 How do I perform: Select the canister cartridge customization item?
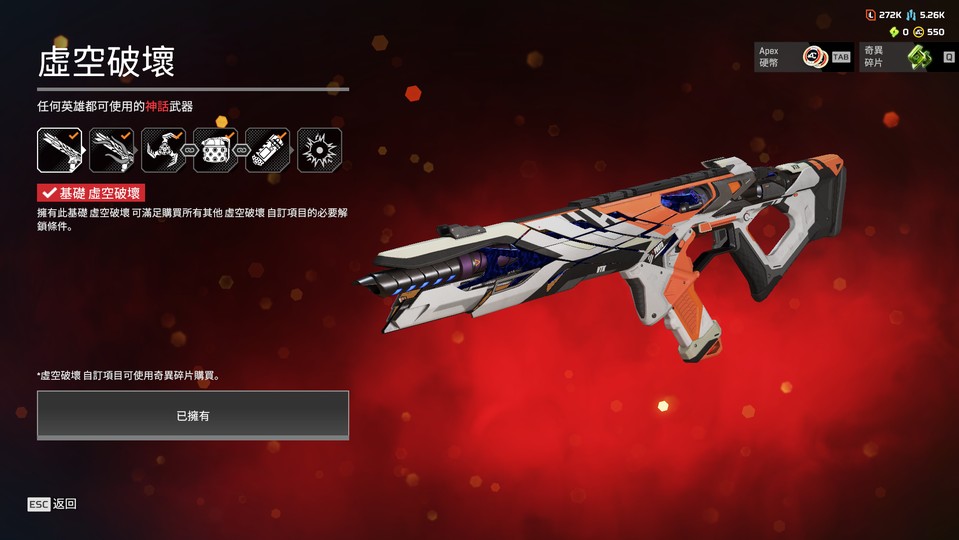(x=267, y=150)
